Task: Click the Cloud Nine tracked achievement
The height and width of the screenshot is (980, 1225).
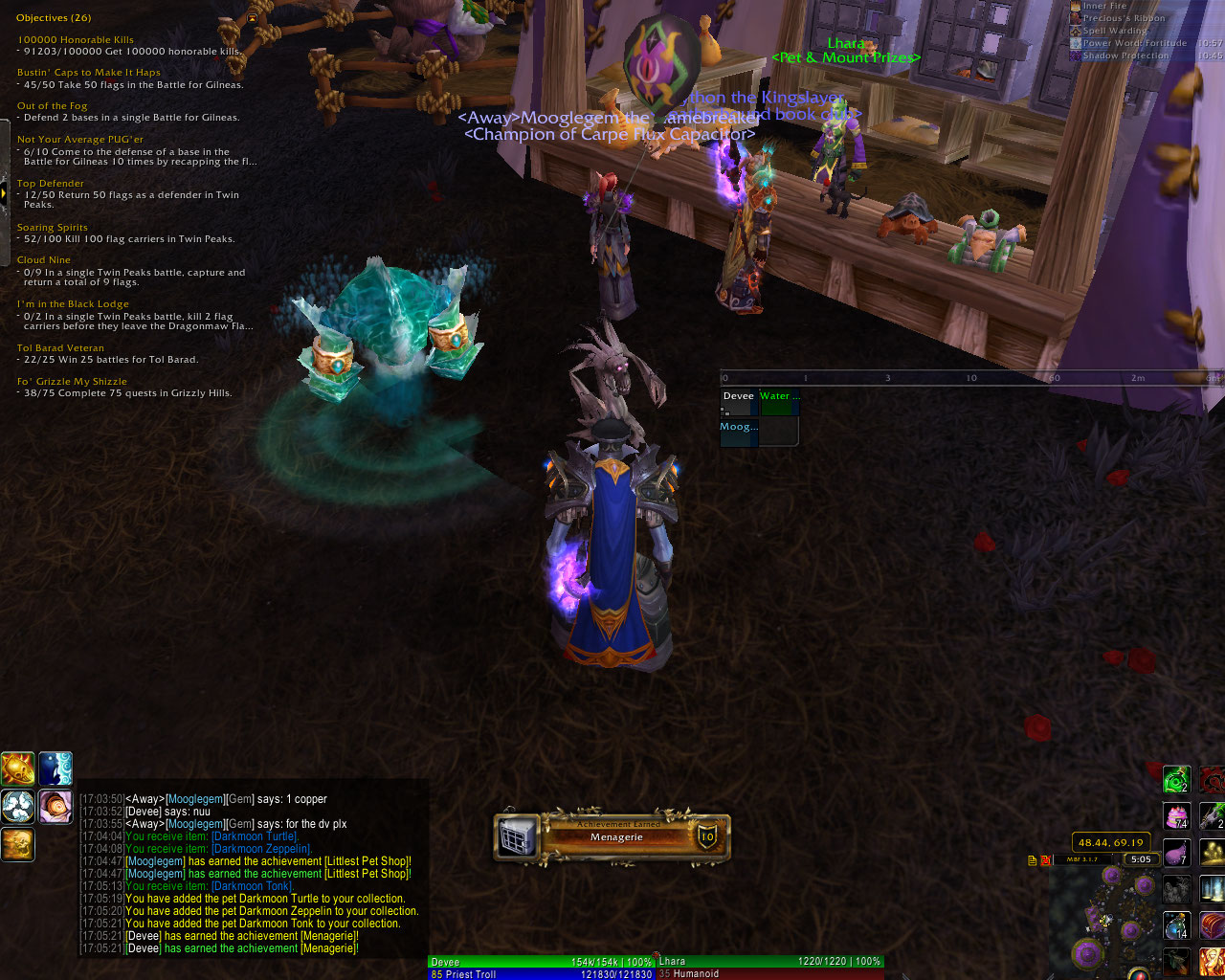Action: point(44,260)
